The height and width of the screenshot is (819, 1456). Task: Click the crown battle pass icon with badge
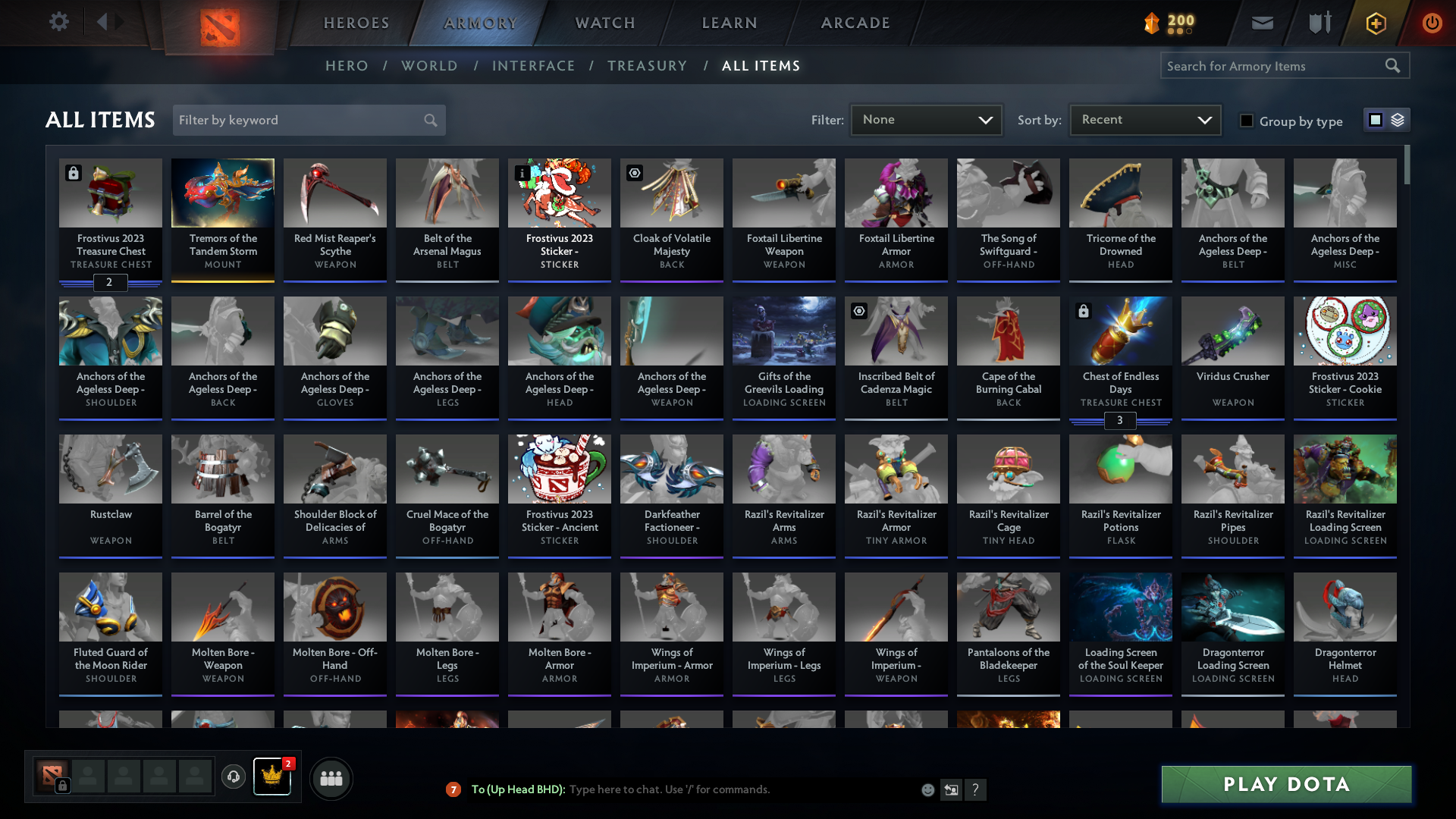click(x=272, y=777)
